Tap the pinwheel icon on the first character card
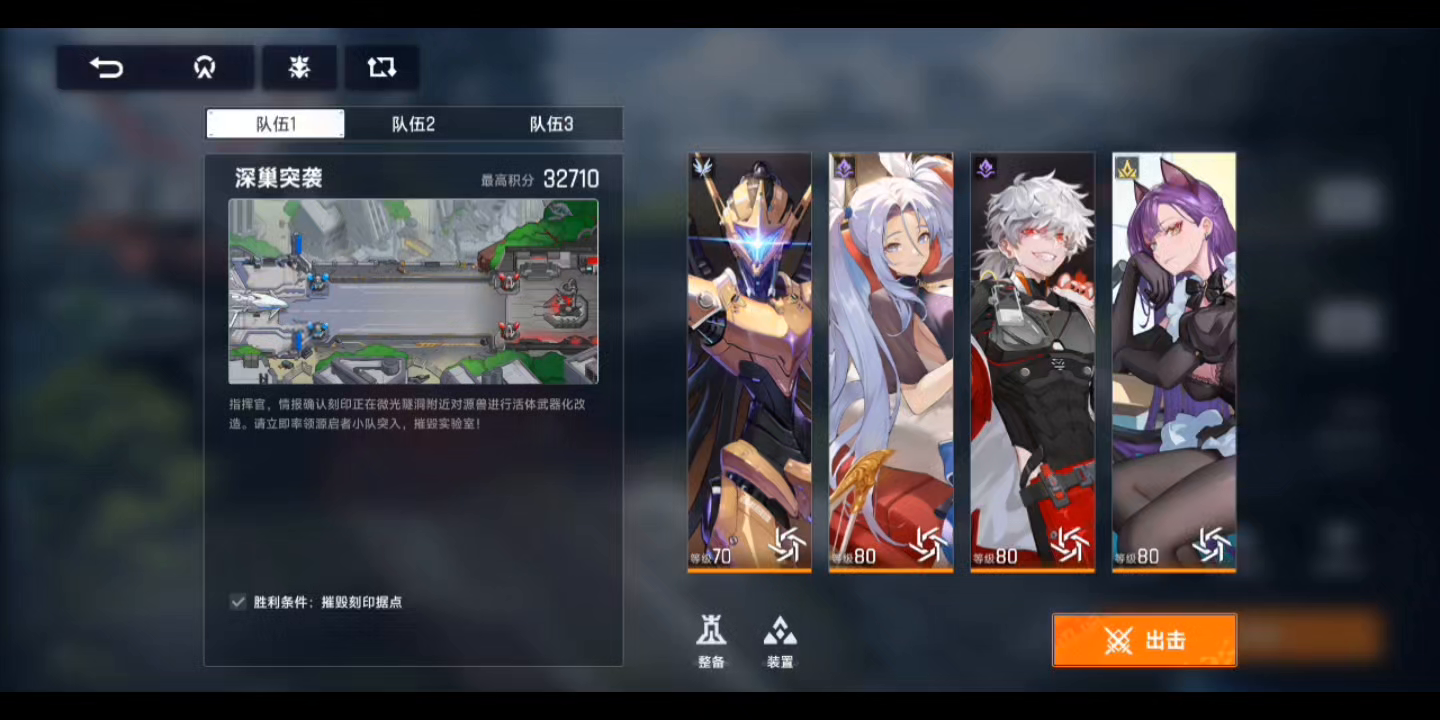This screenshot has height=720, width=1440. (x=789, y=546)
